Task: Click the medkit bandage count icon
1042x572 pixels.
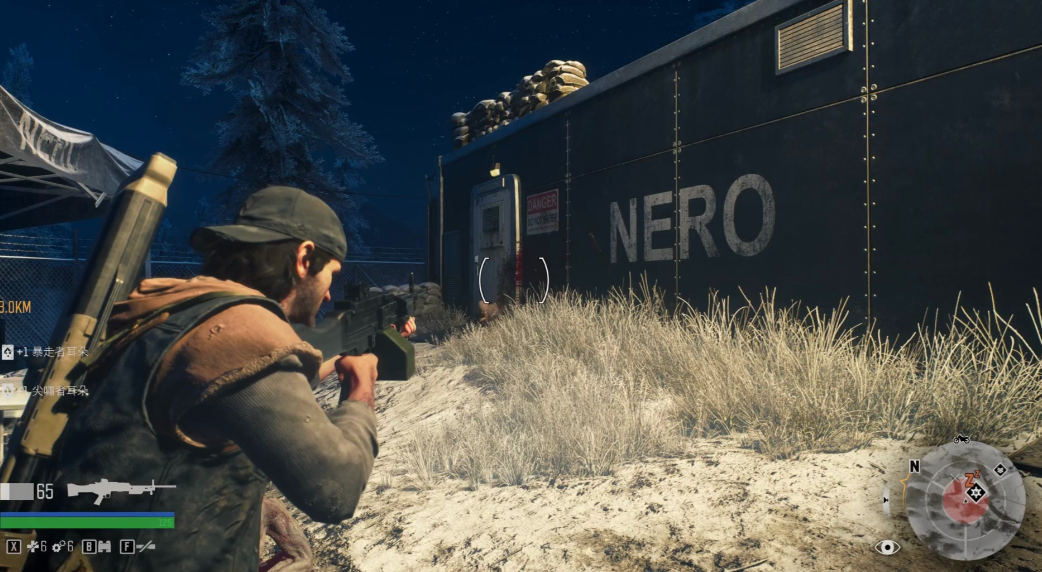Action: 33,547
